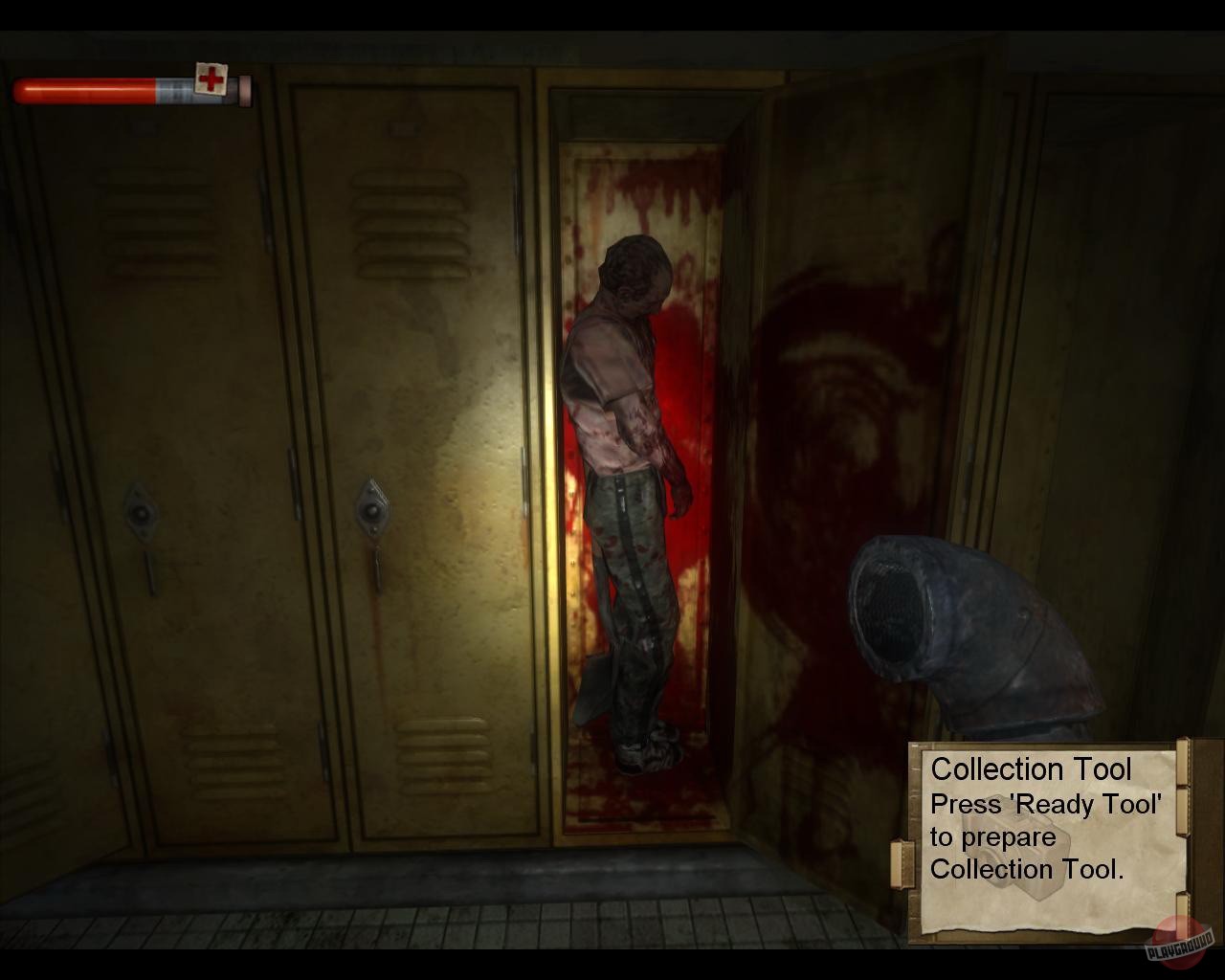This screenshot has height=980, width=1225.
Task: Select the camera watermark on the note
Action: click(x=1013, y=848)
